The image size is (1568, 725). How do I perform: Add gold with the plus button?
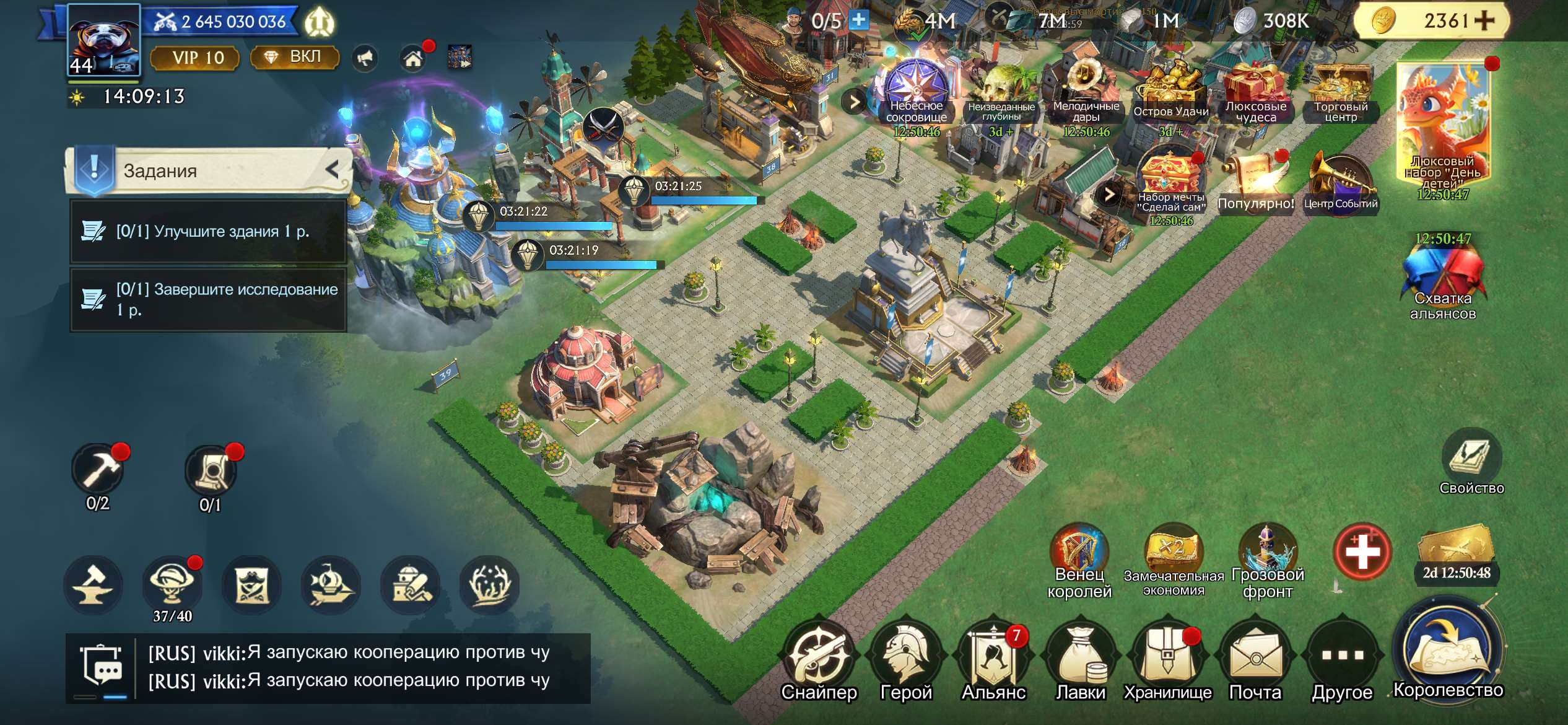[1484, 20]
